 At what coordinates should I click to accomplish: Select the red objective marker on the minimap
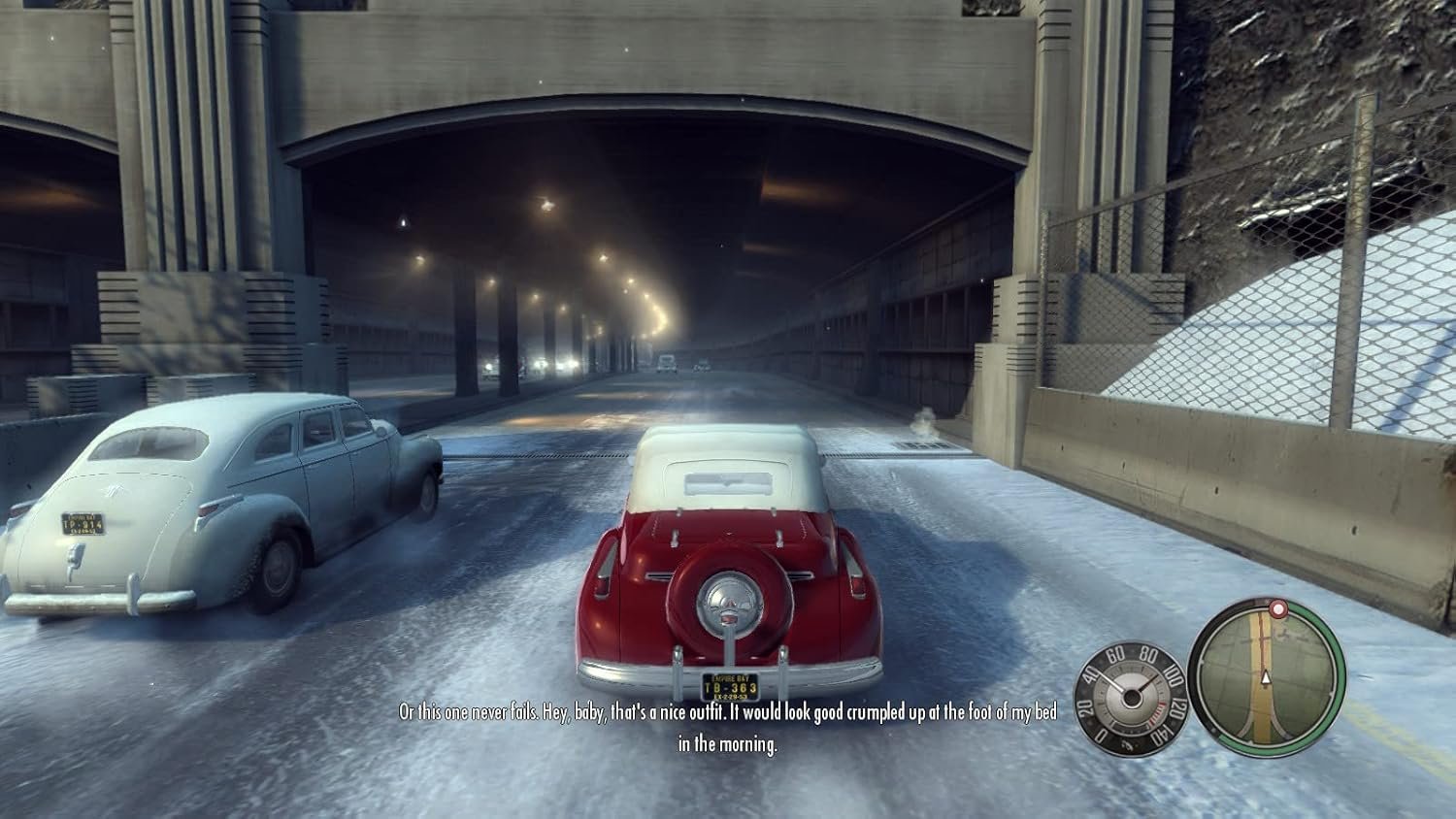1276,610
